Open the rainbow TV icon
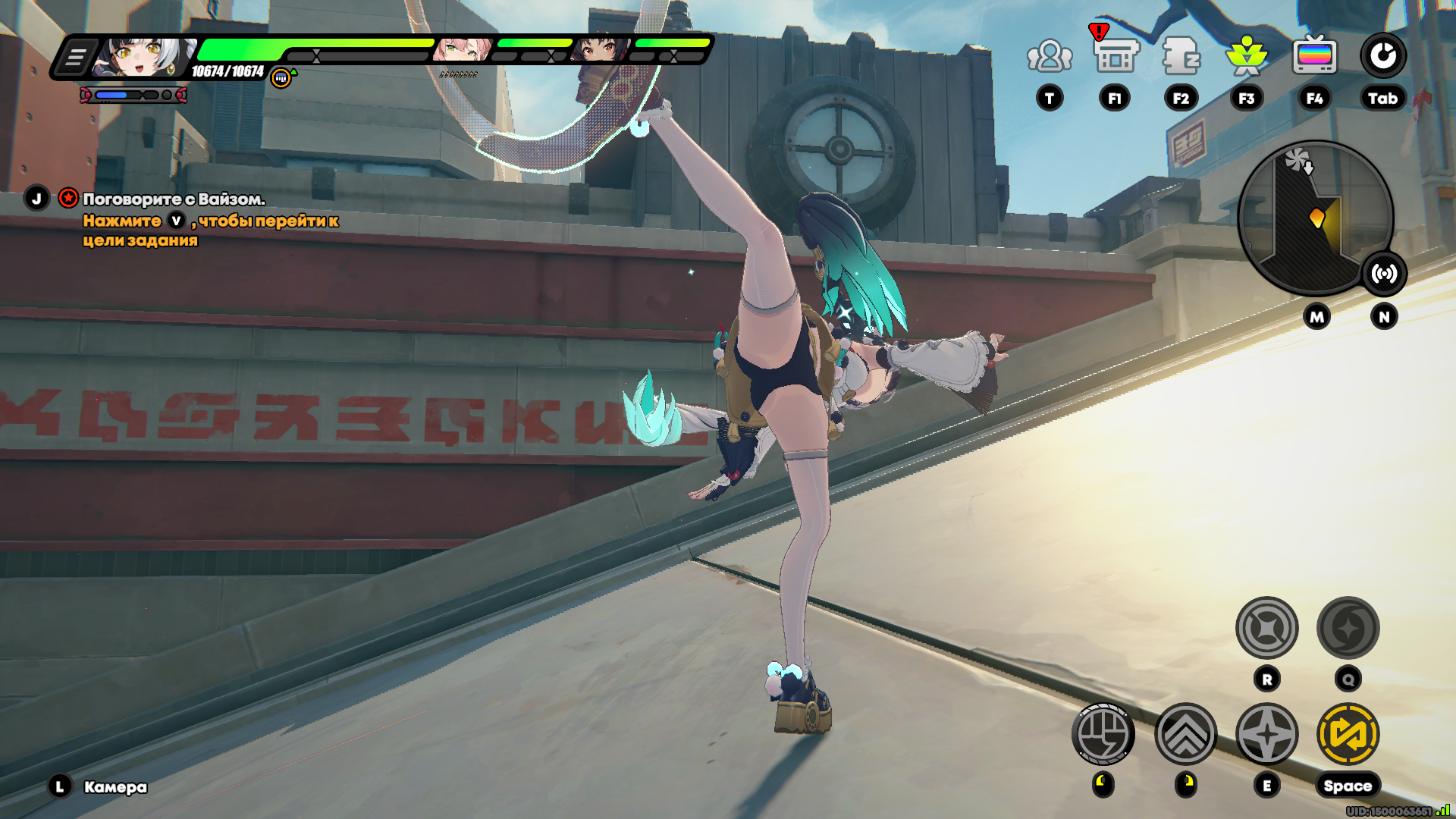Viewport: 1456px width, 819px height. (x=1314, y=56)
